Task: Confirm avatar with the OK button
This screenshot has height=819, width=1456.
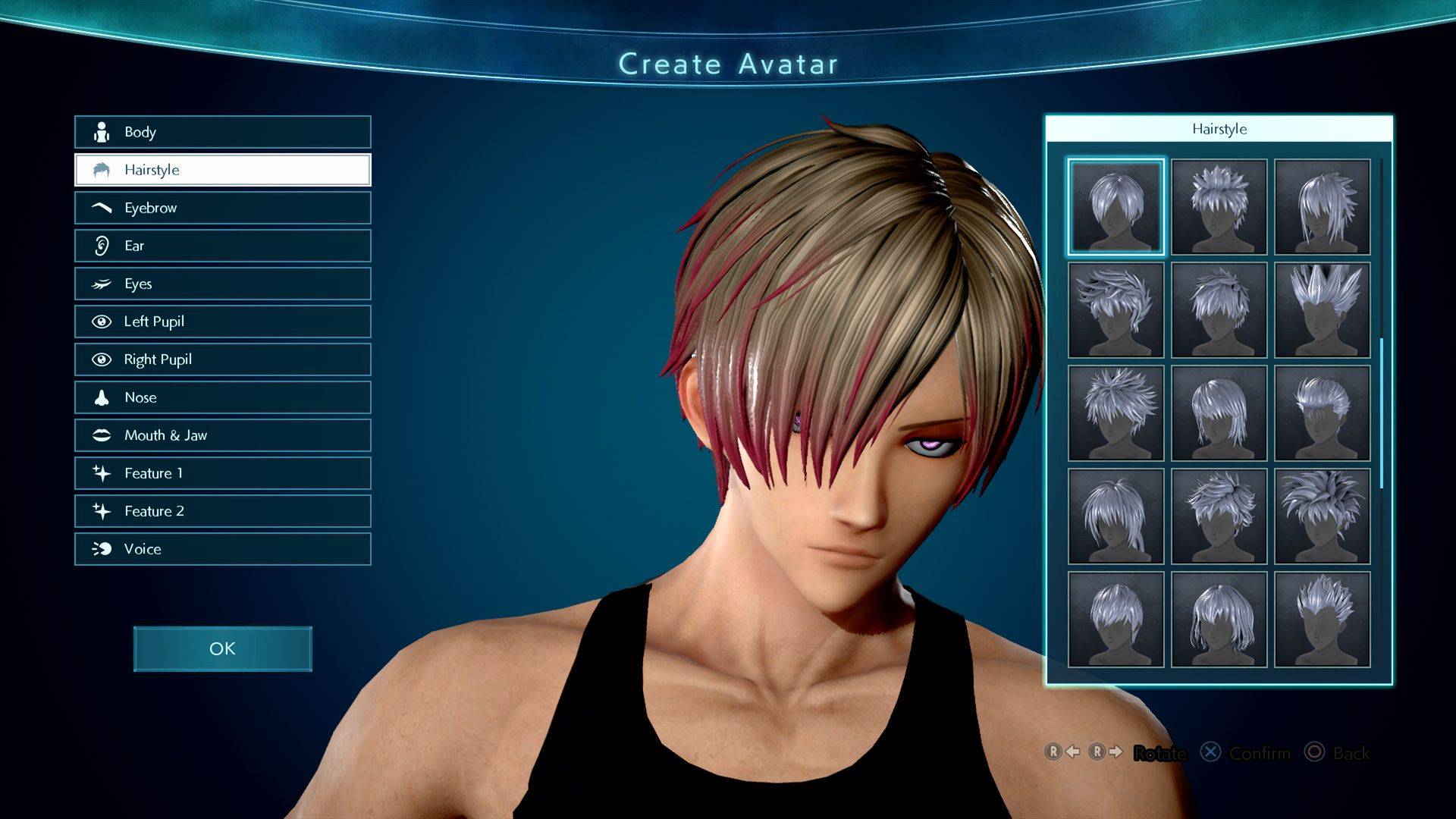Action: [222, 649]
